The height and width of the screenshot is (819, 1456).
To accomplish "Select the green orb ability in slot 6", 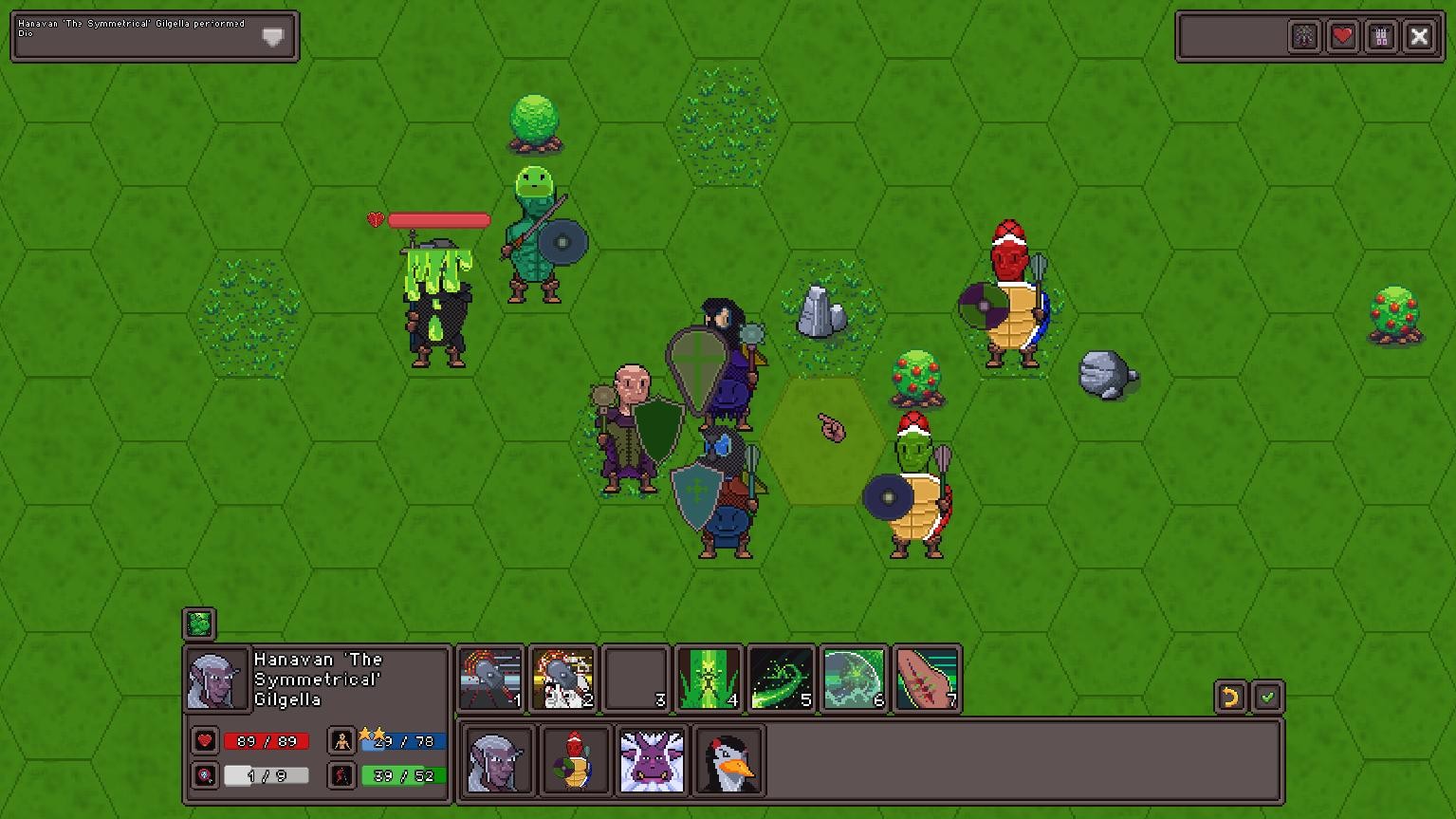I will [854, 678].
